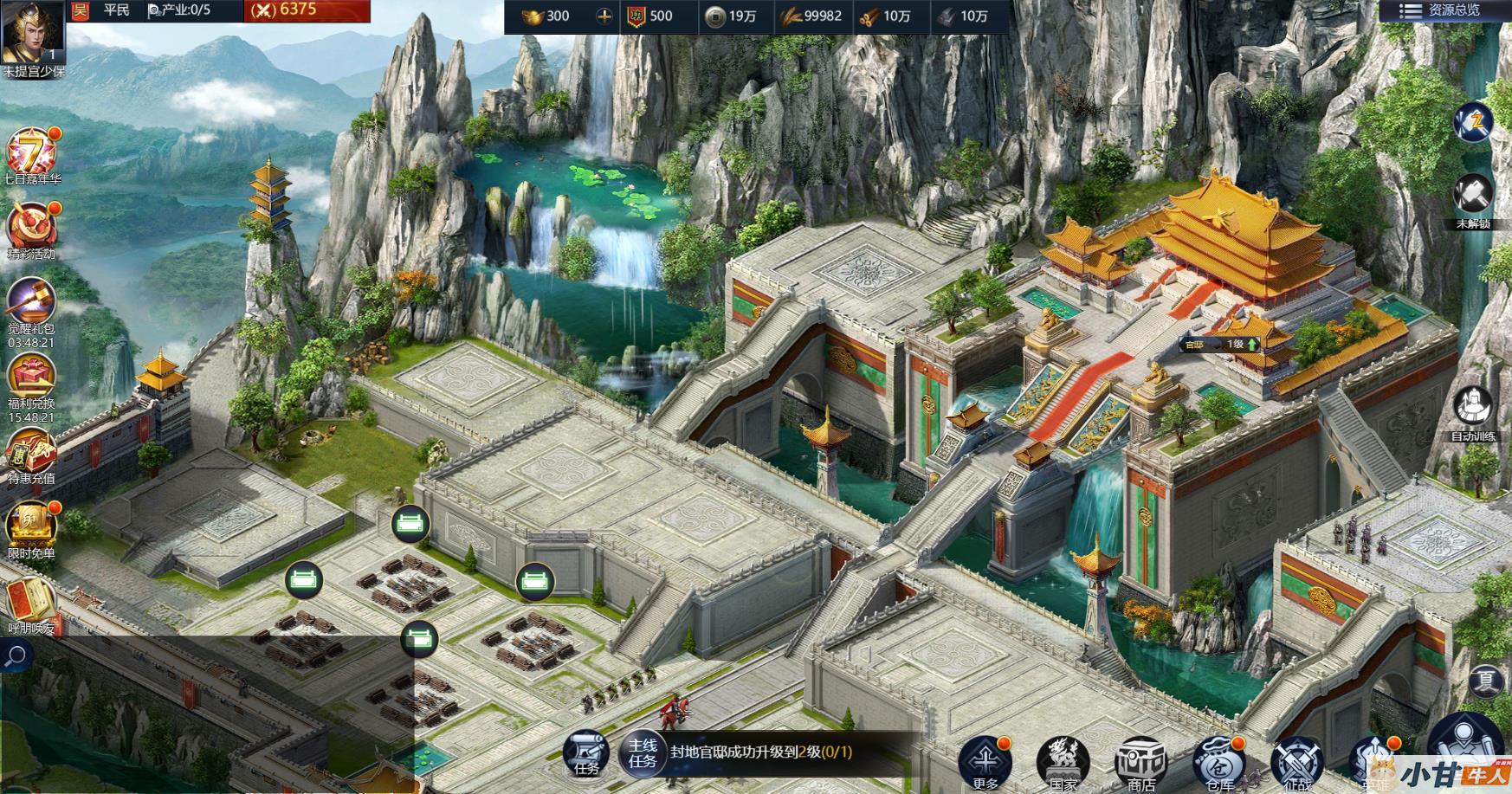Viewport: 1512px width, 794px height.
Task: Open the 精彩活动 events icon
Action: [31, 228]
